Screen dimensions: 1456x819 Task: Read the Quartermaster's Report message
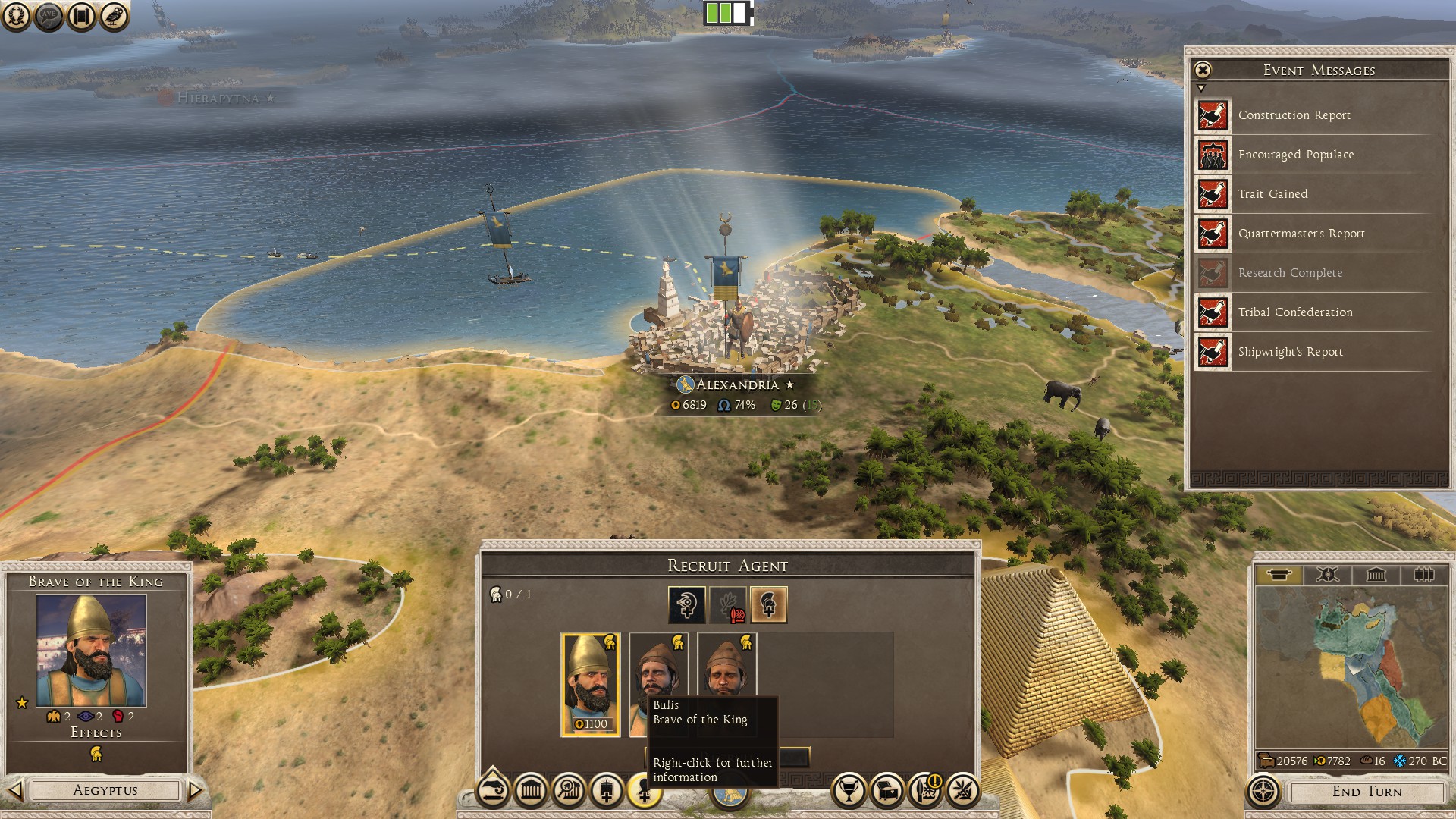click(1301, 234)
